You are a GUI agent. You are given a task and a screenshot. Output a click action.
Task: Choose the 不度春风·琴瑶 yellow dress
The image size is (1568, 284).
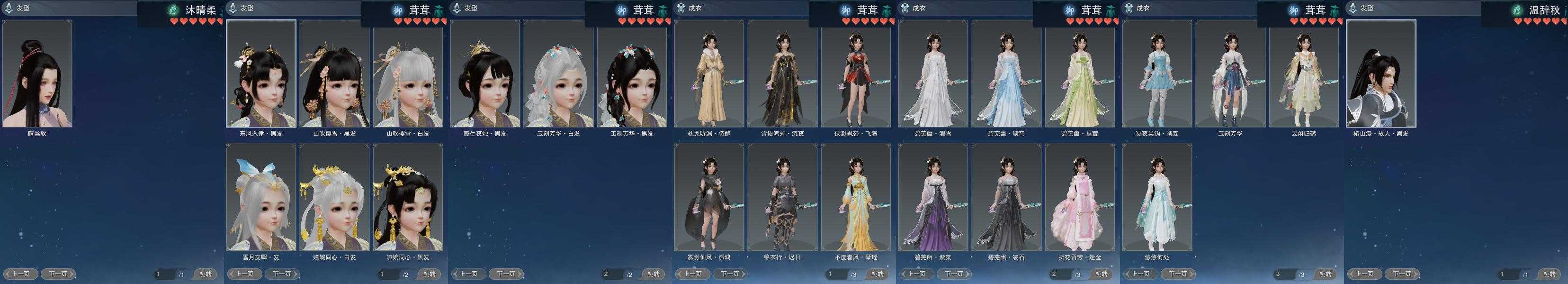pyautogui.click(x=855, y=197)
